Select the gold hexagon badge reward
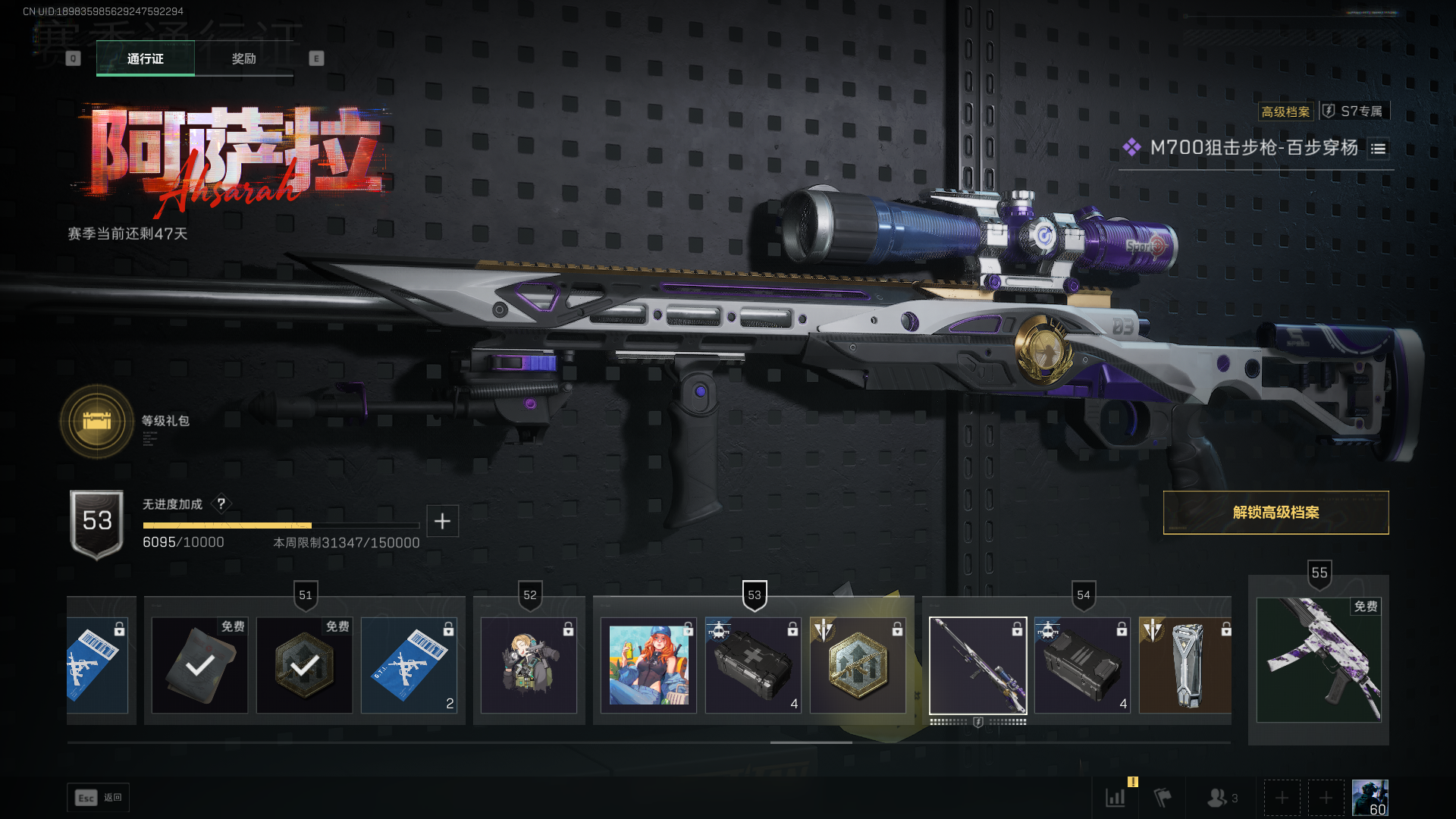 (x=858, y=666)
